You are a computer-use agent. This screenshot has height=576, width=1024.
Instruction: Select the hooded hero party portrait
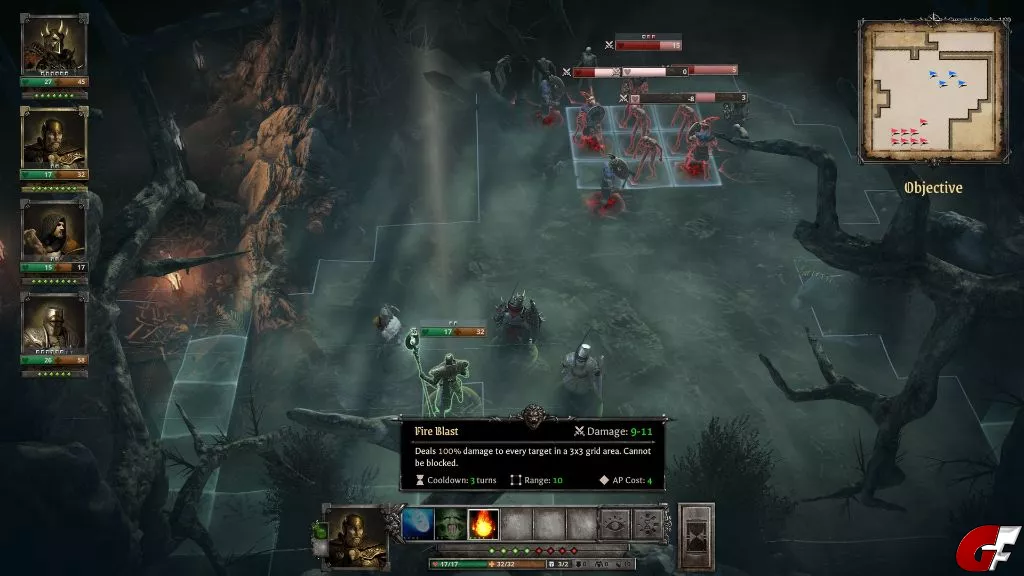[54, 231]
